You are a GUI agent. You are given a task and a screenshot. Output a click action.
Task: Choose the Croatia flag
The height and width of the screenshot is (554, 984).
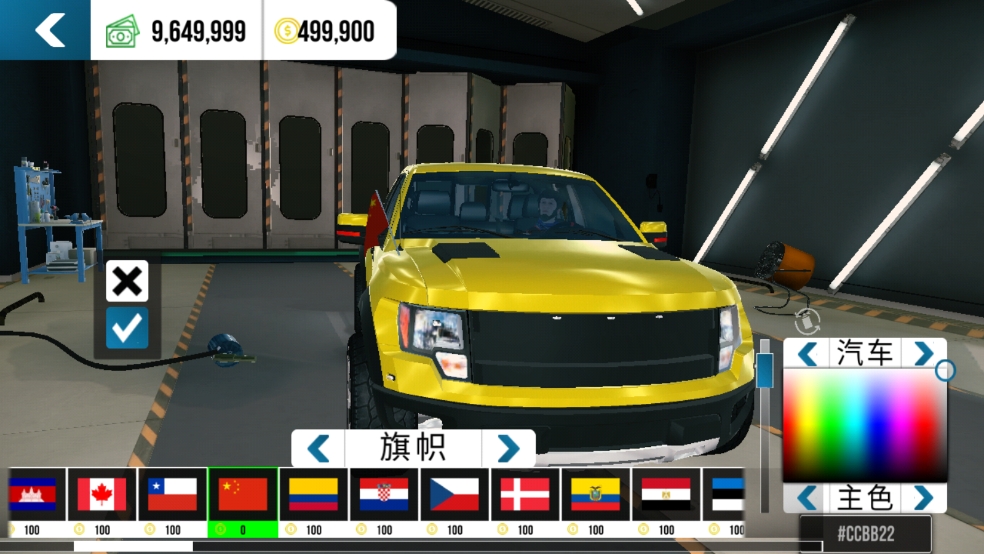pyautogui.click(x=383, y=494)
